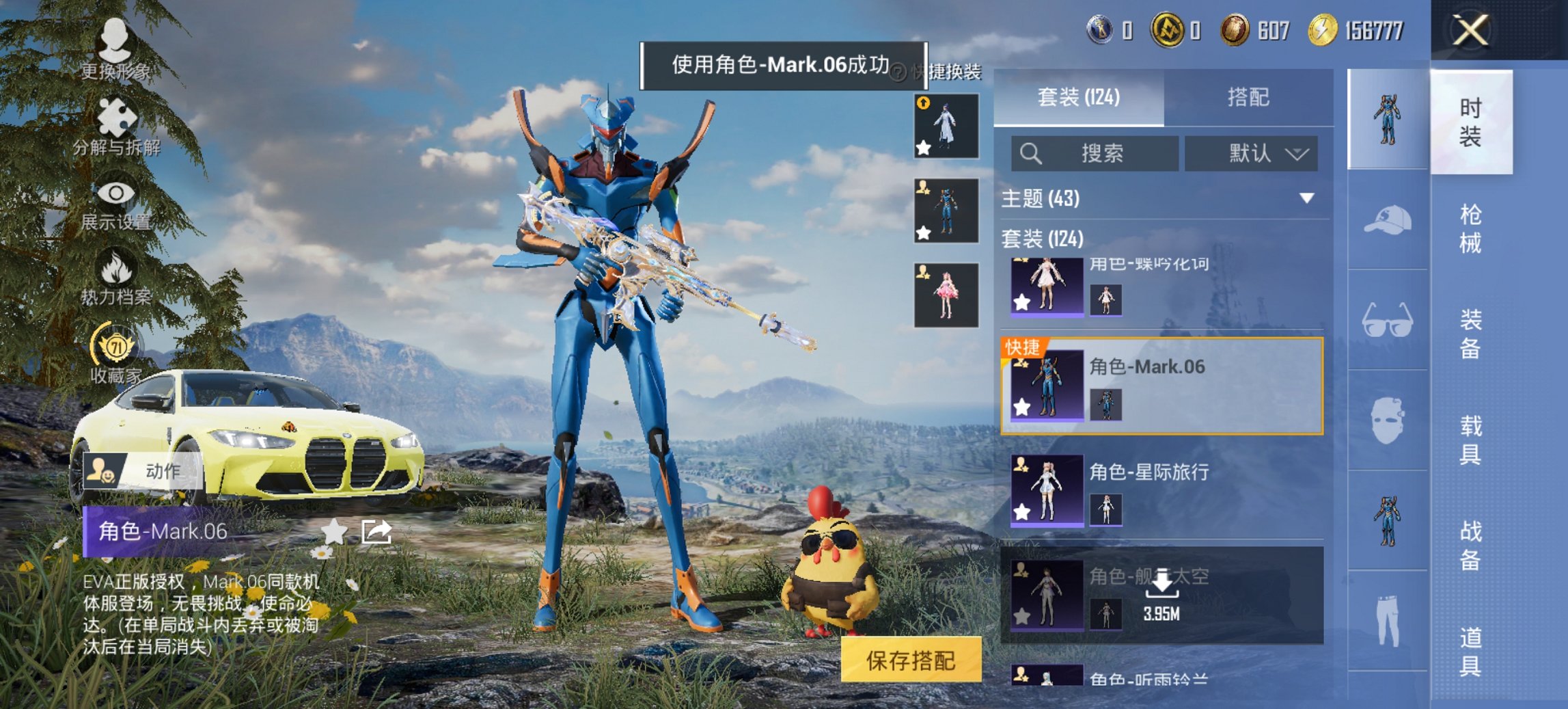The height and width of the screenshot is (709, 1568).
Task: Collapse the 主题 (43) section
Action: (1305, 196)
